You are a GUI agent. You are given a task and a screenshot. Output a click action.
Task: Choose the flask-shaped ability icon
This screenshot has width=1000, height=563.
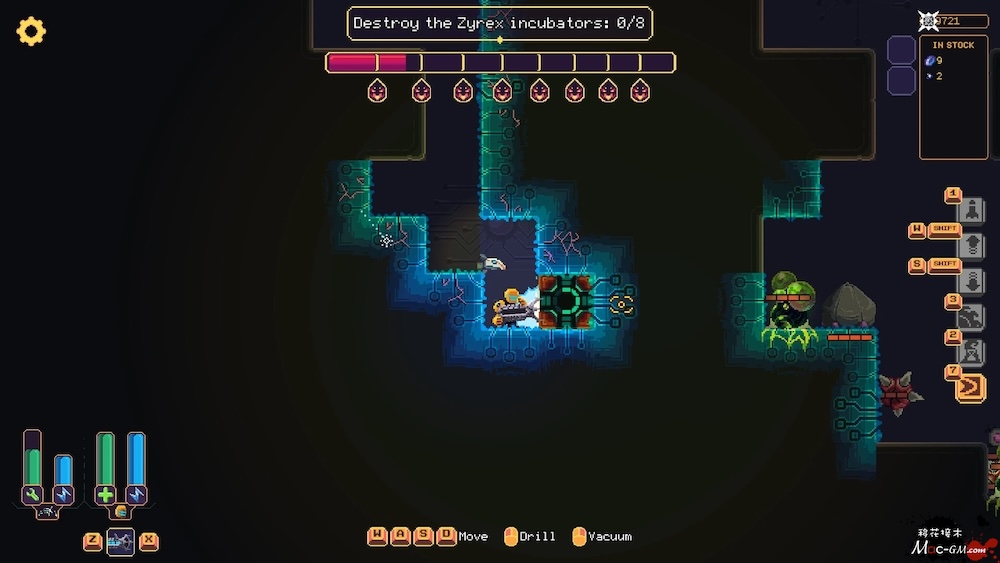pos(971,352)
